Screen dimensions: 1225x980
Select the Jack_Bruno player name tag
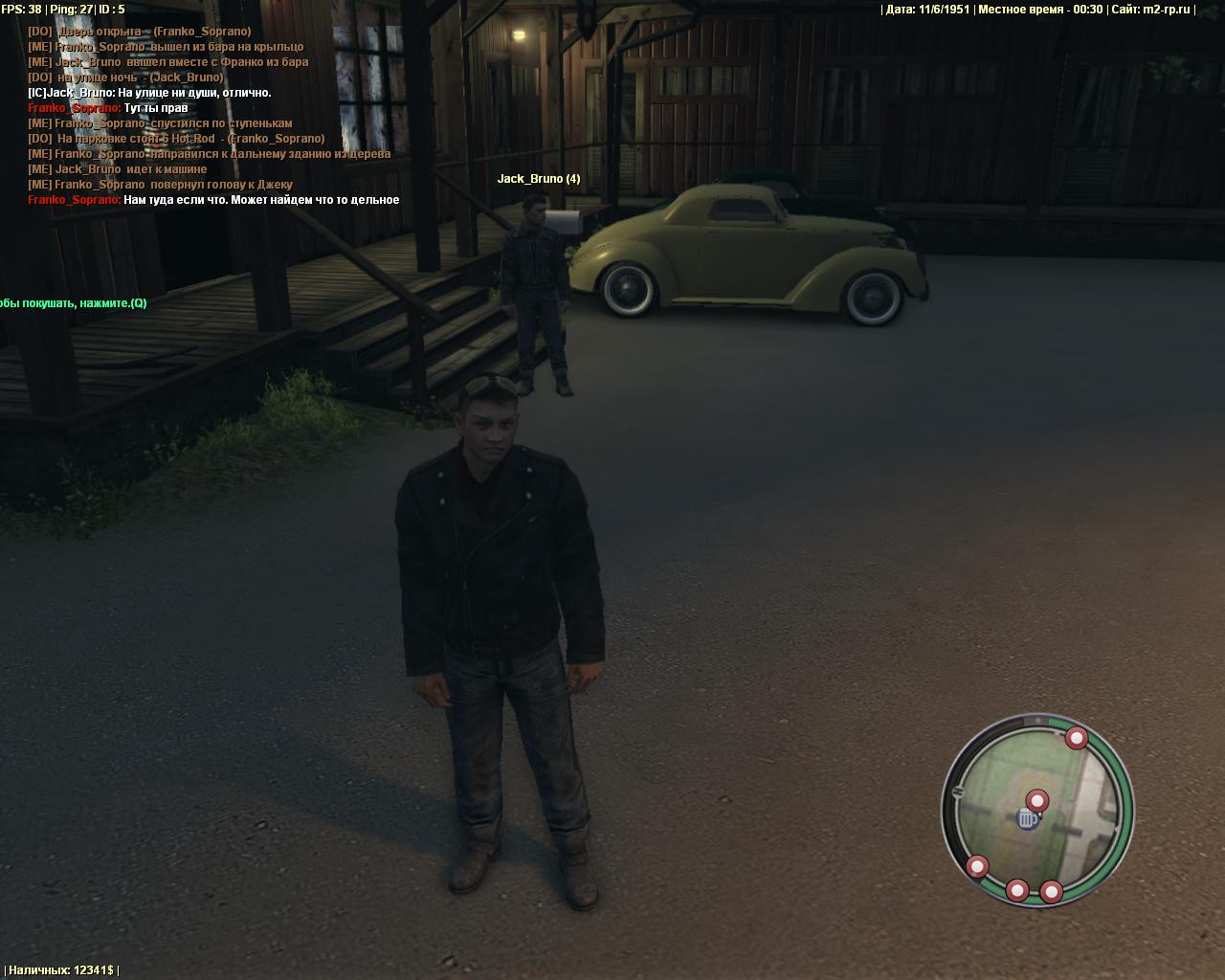(x=538, y=179)
